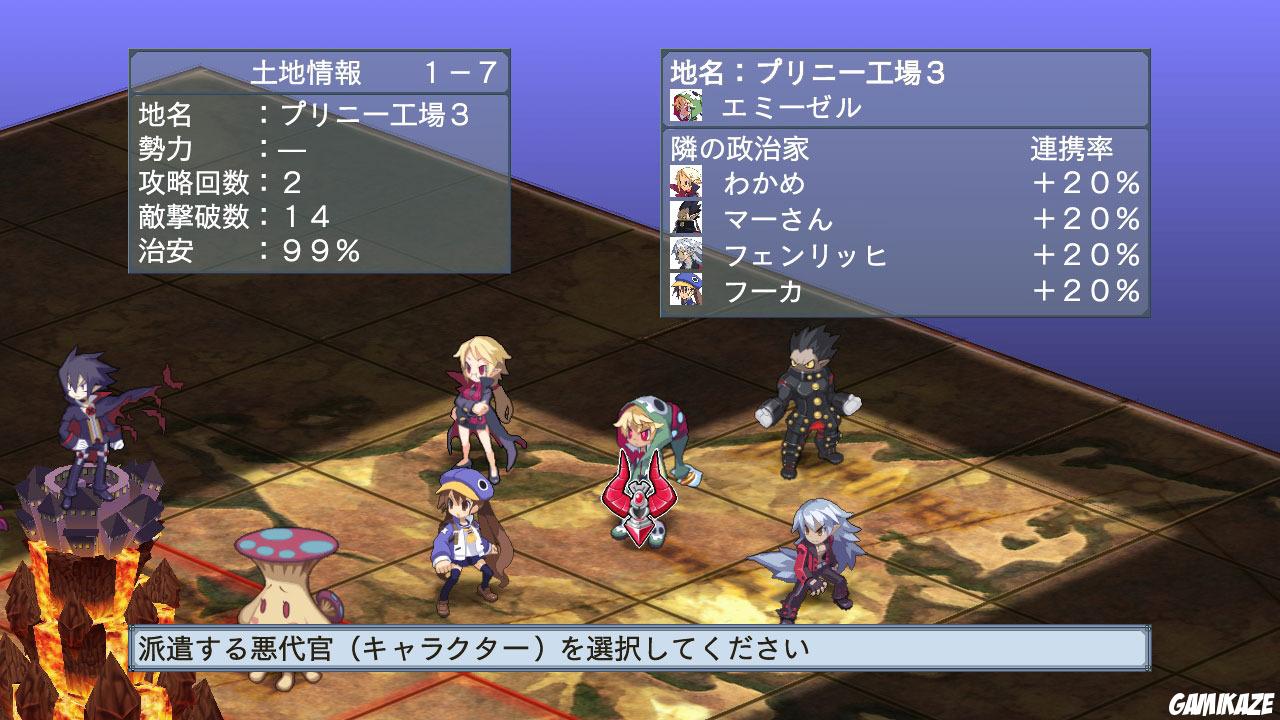
Task: Click フェンリッヒ's politician portrait icon
Action: [x=687, y=254]
